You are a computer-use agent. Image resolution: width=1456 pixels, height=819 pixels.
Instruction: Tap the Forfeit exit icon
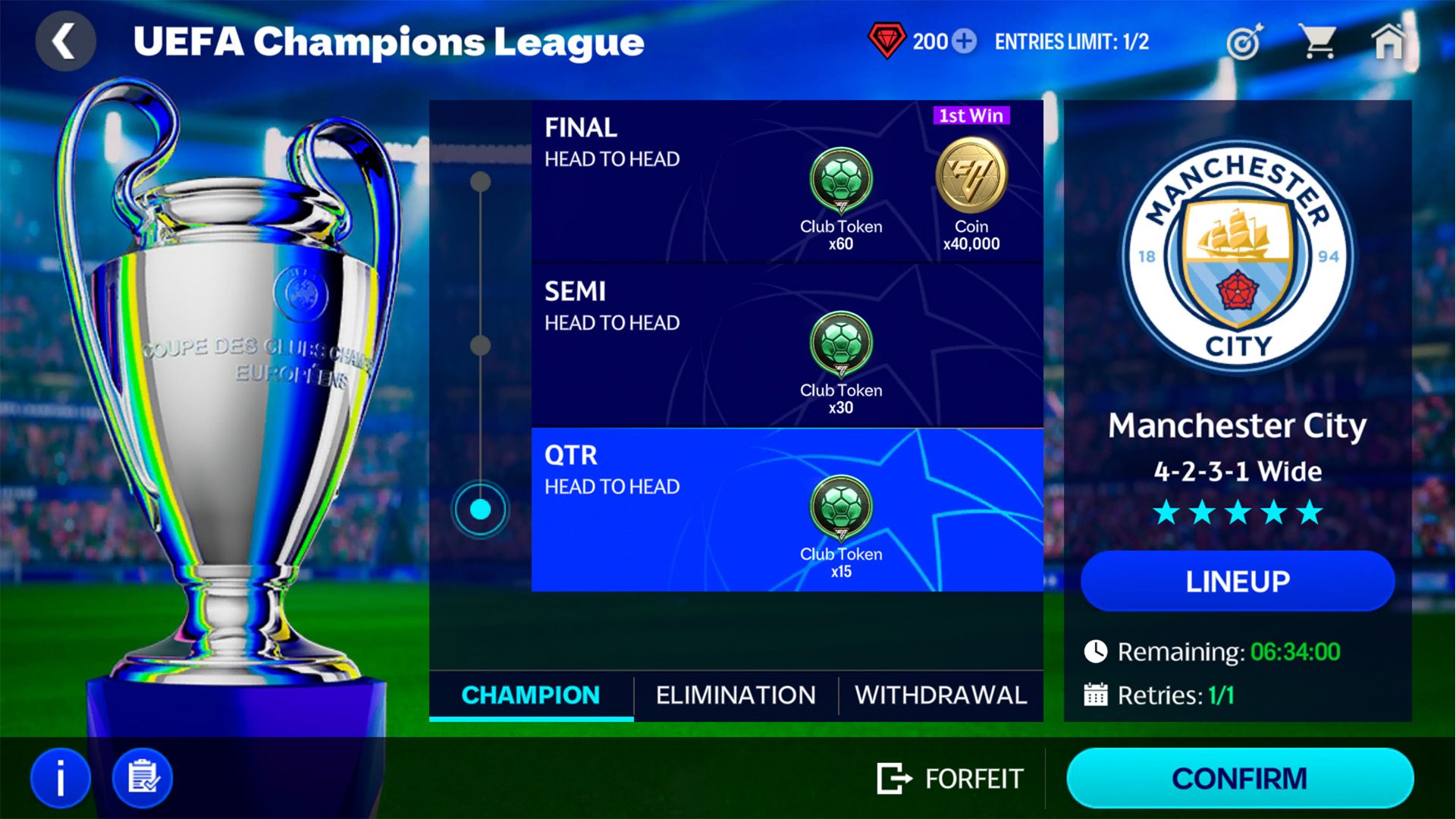click(x=895, y=777)
